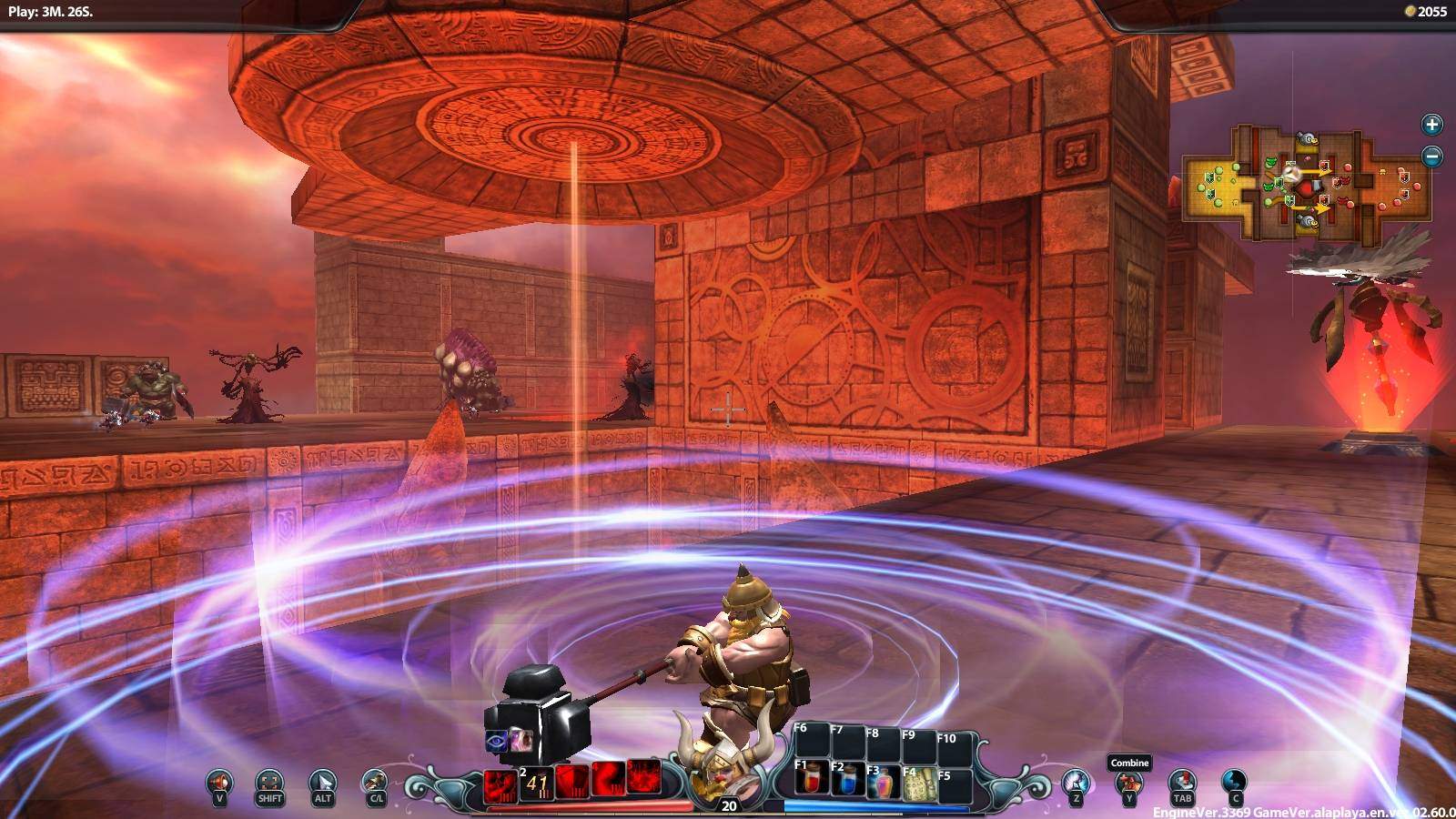Activate the first red skill slot
This screenshot has width=1456, height=819.
[x=500, y=783]
